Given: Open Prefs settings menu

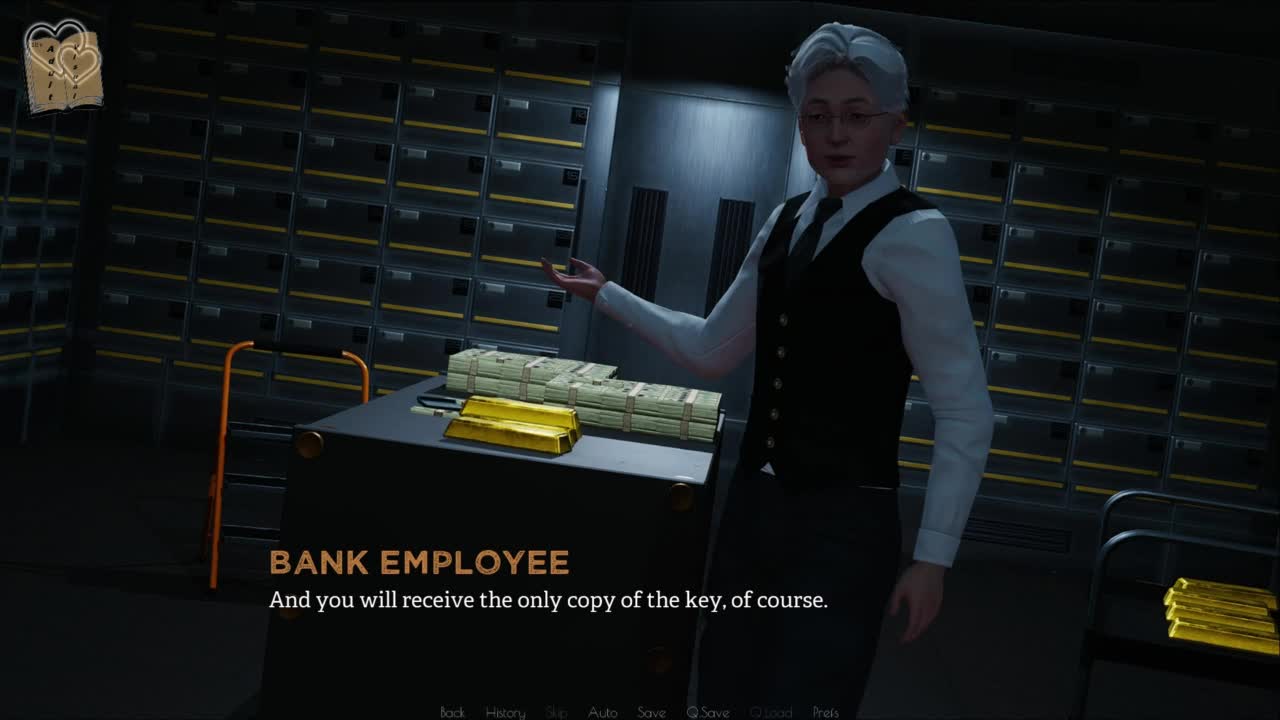Looking at the screenshot, I should pyautogui.click(x=825, y=712).
